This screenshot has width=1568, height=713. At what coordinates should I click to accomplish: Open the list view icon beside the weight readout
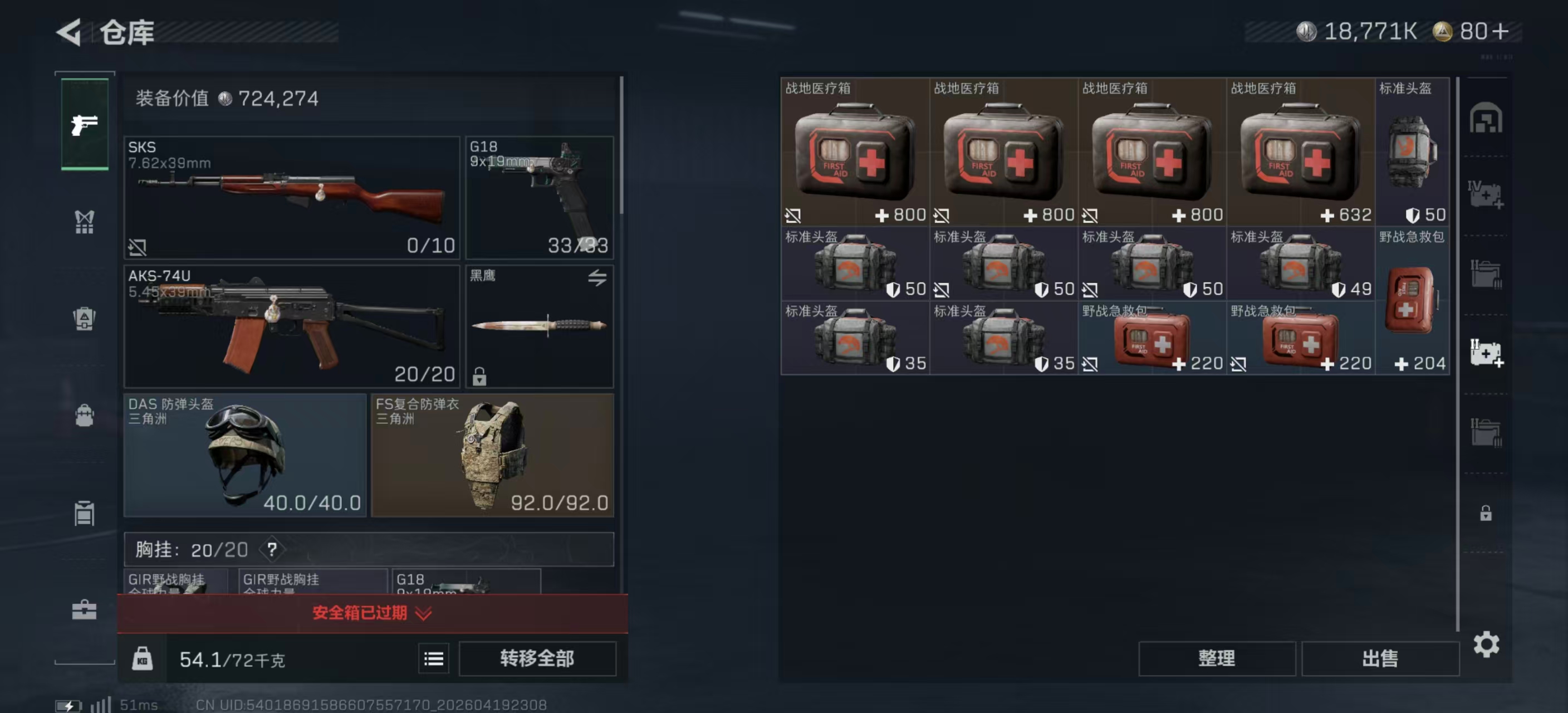(x=433, y=658)
